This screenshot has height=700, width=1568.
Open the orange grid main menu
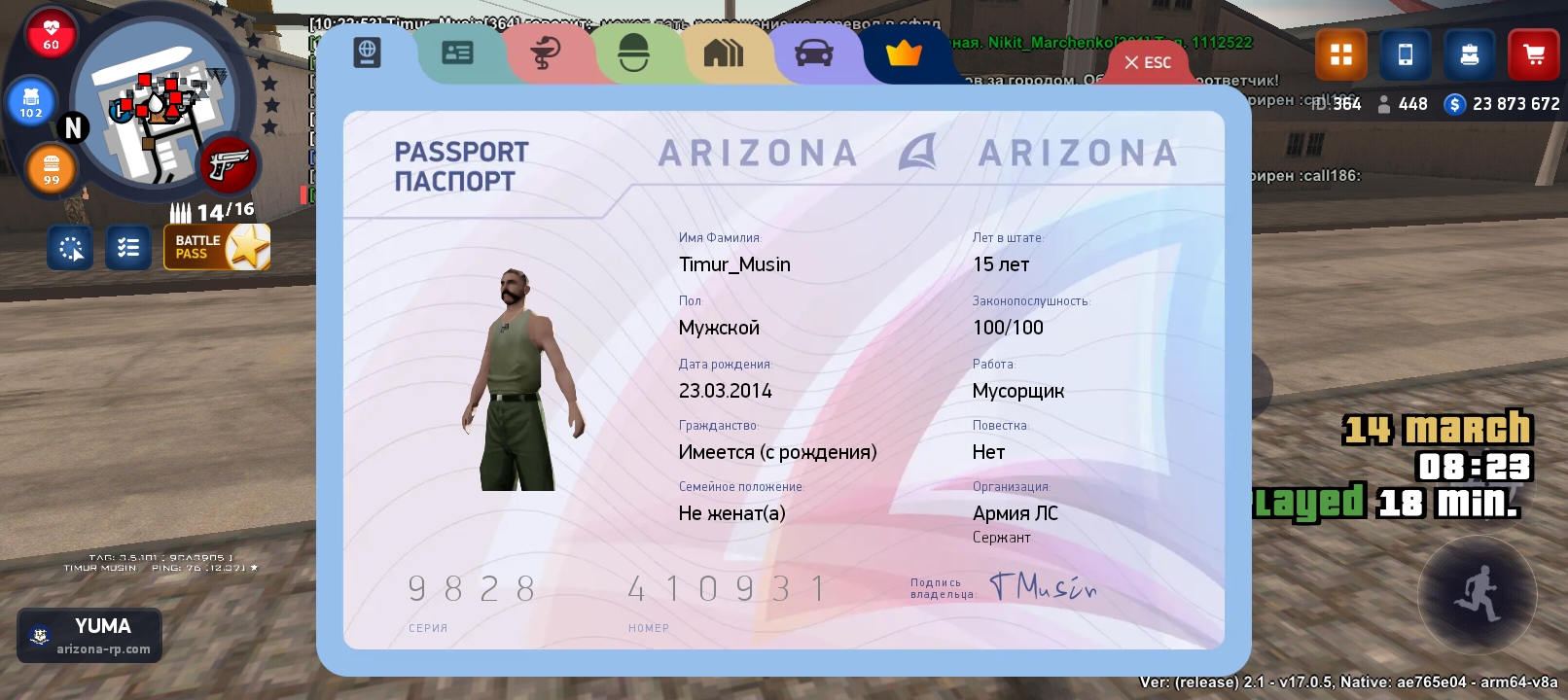pyautogui.click(x=1341, y=54)
